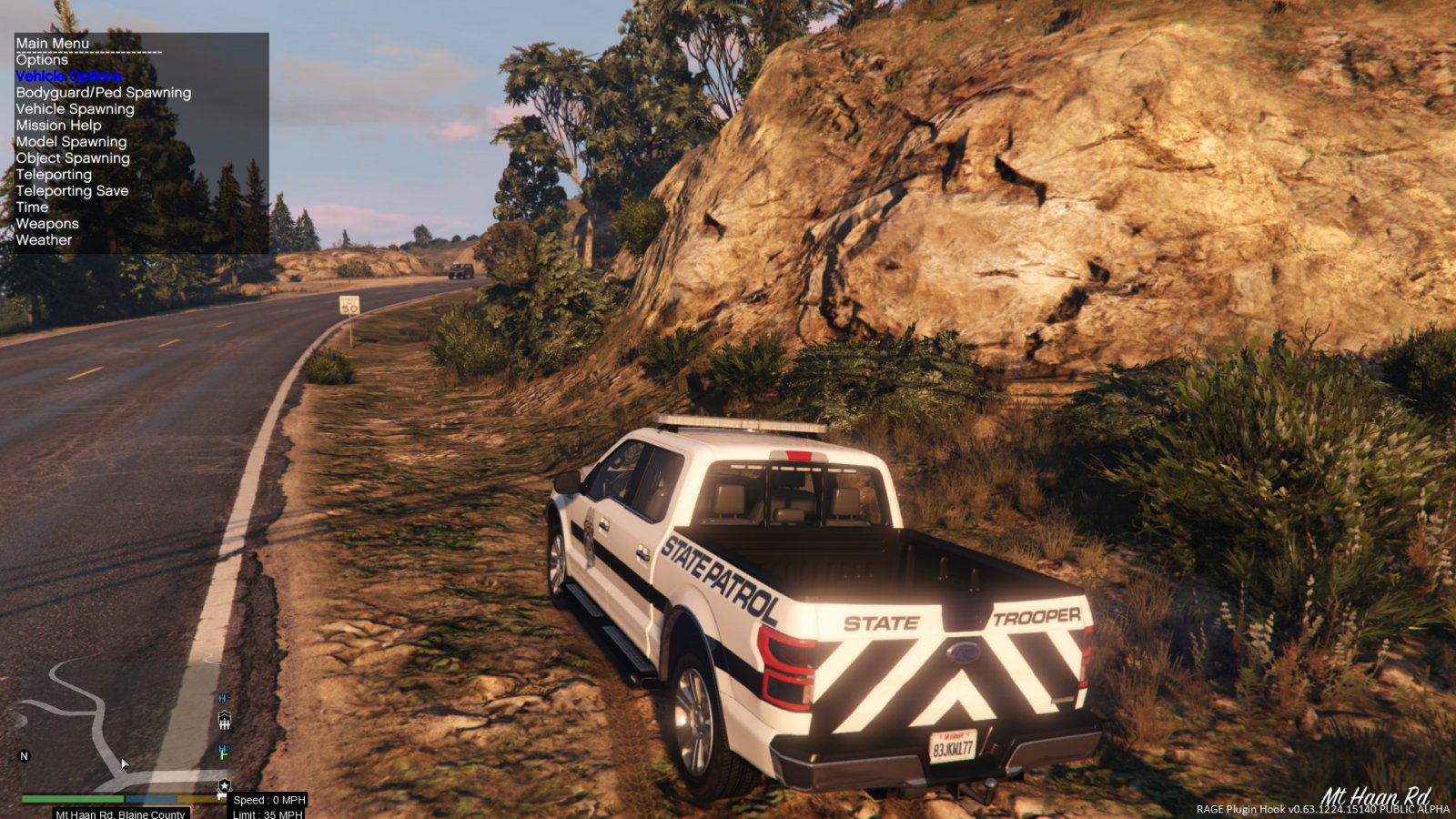1456x819 pixels.
Task: Open the Mission Help entry
Action: coord(58,126)
